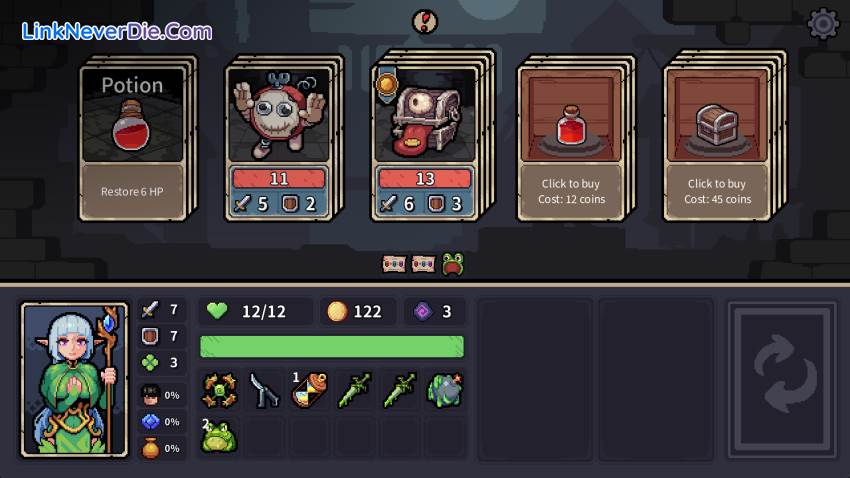Click the card refresh arrows button
850x478 pixels.
click(782, 380)
